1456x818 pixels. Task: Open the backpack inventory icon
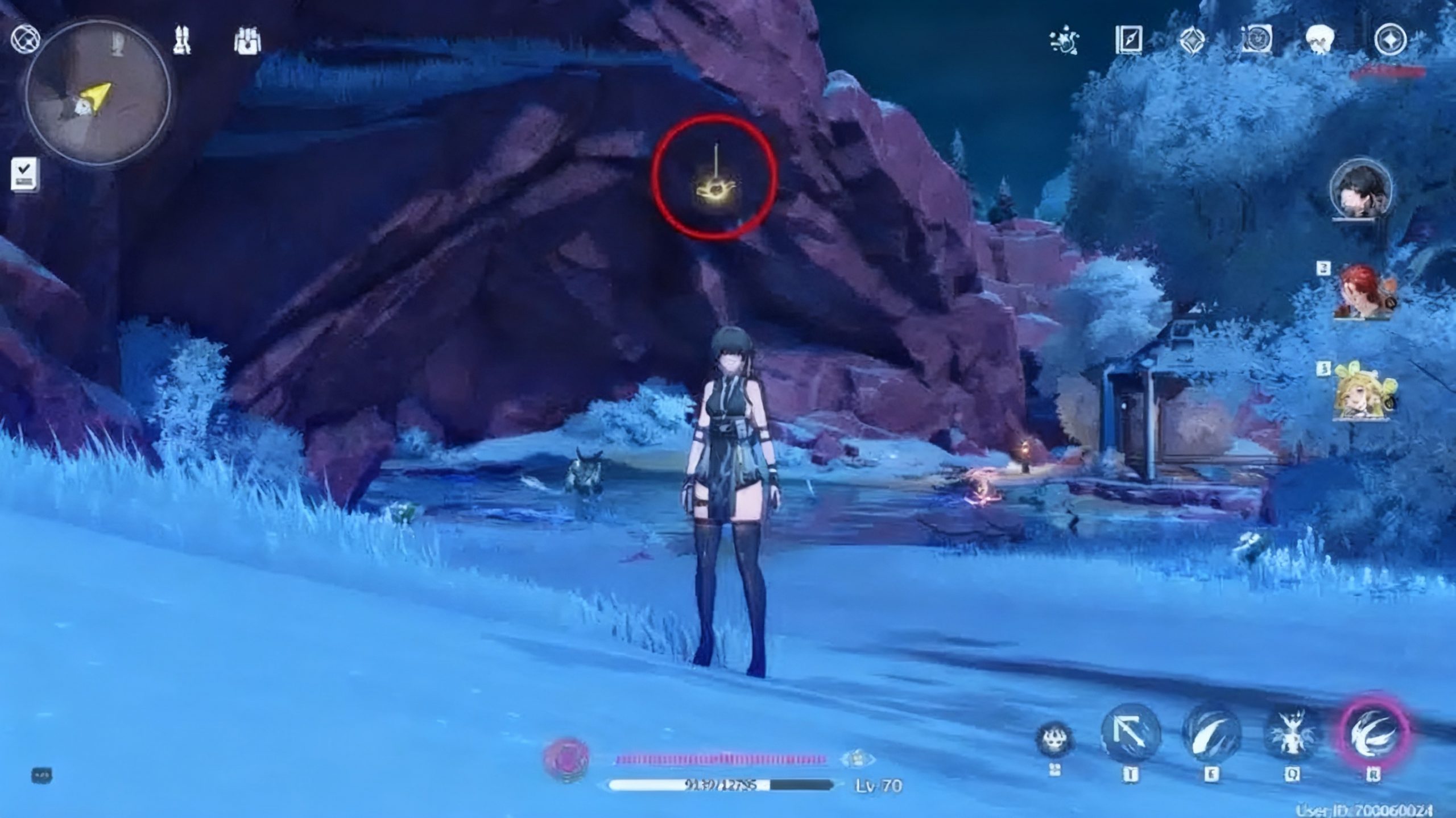247,41
